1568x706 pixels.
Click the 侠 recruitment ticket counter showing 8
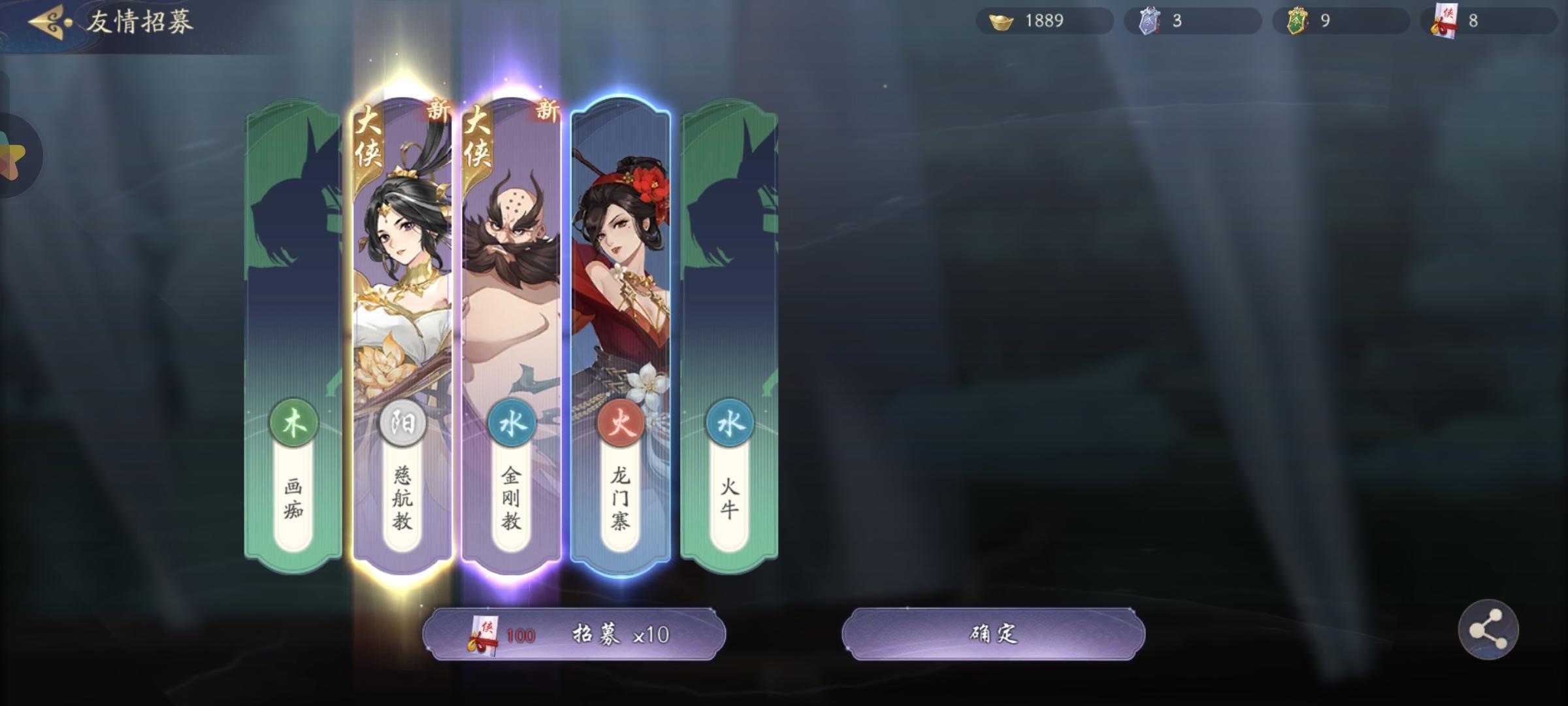tap(1490, 21)
